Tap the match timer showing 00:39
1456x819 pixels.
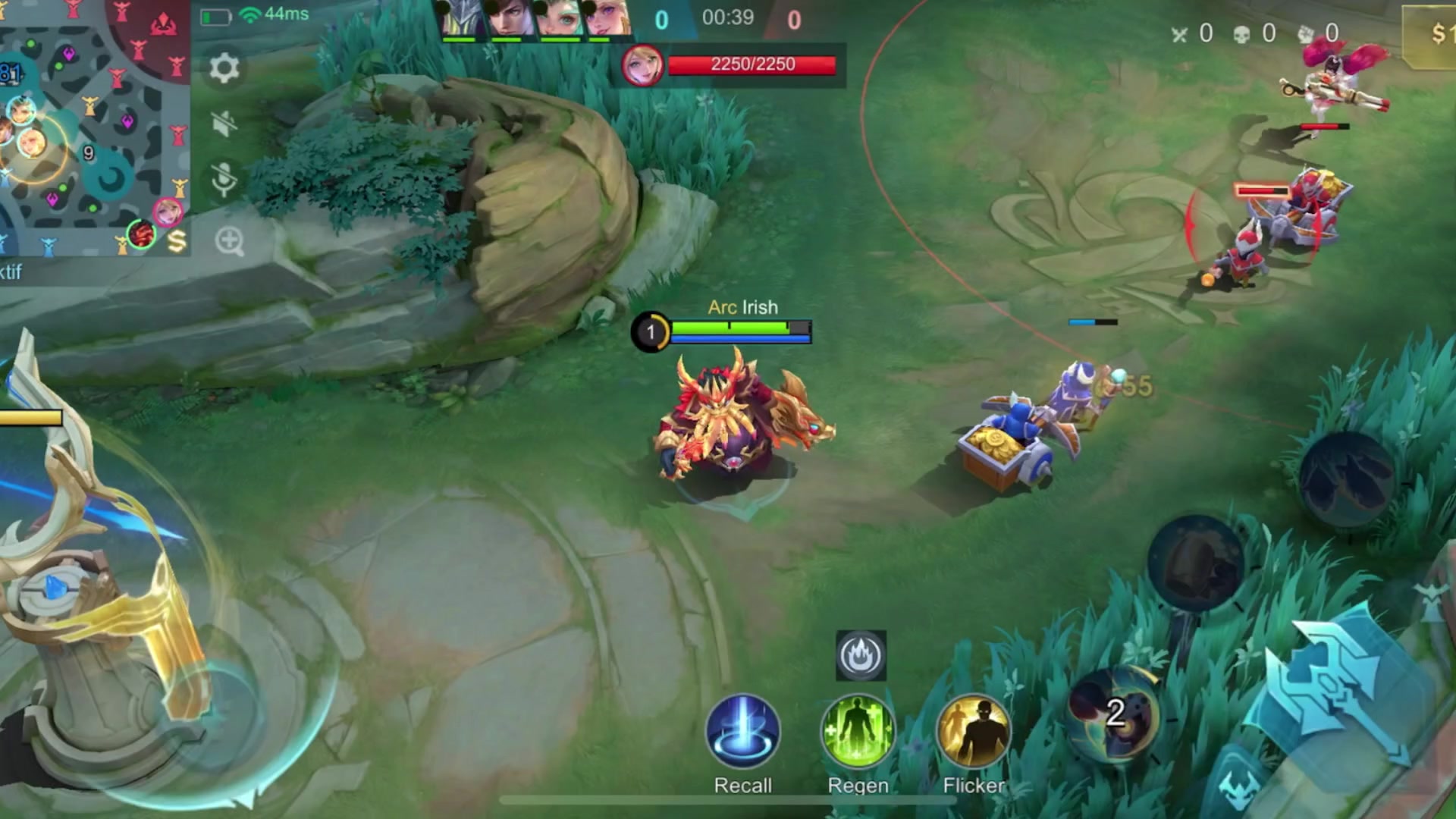tap(728, 18)
